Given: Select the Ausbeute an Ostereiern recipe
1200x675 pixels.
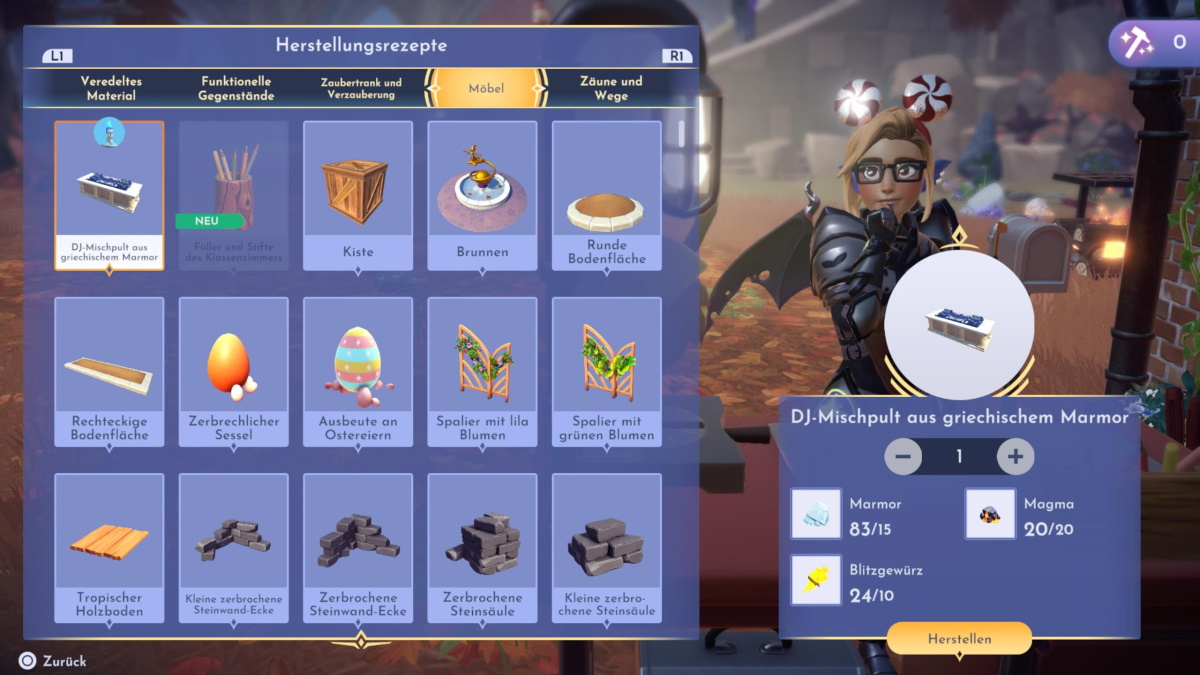Looking at the screenshot, I should 358,371.
